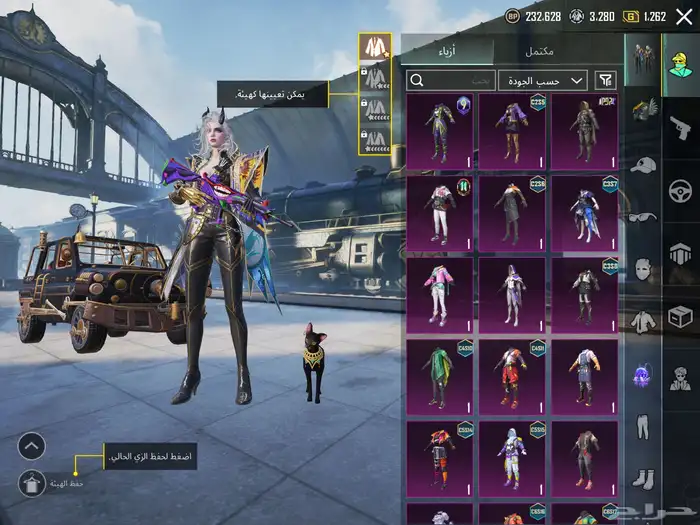This screenshot has width=700, height=525.
Task: Open the steering wheel vehicles category
Action: pyautogui.click(x=679, y=190)
